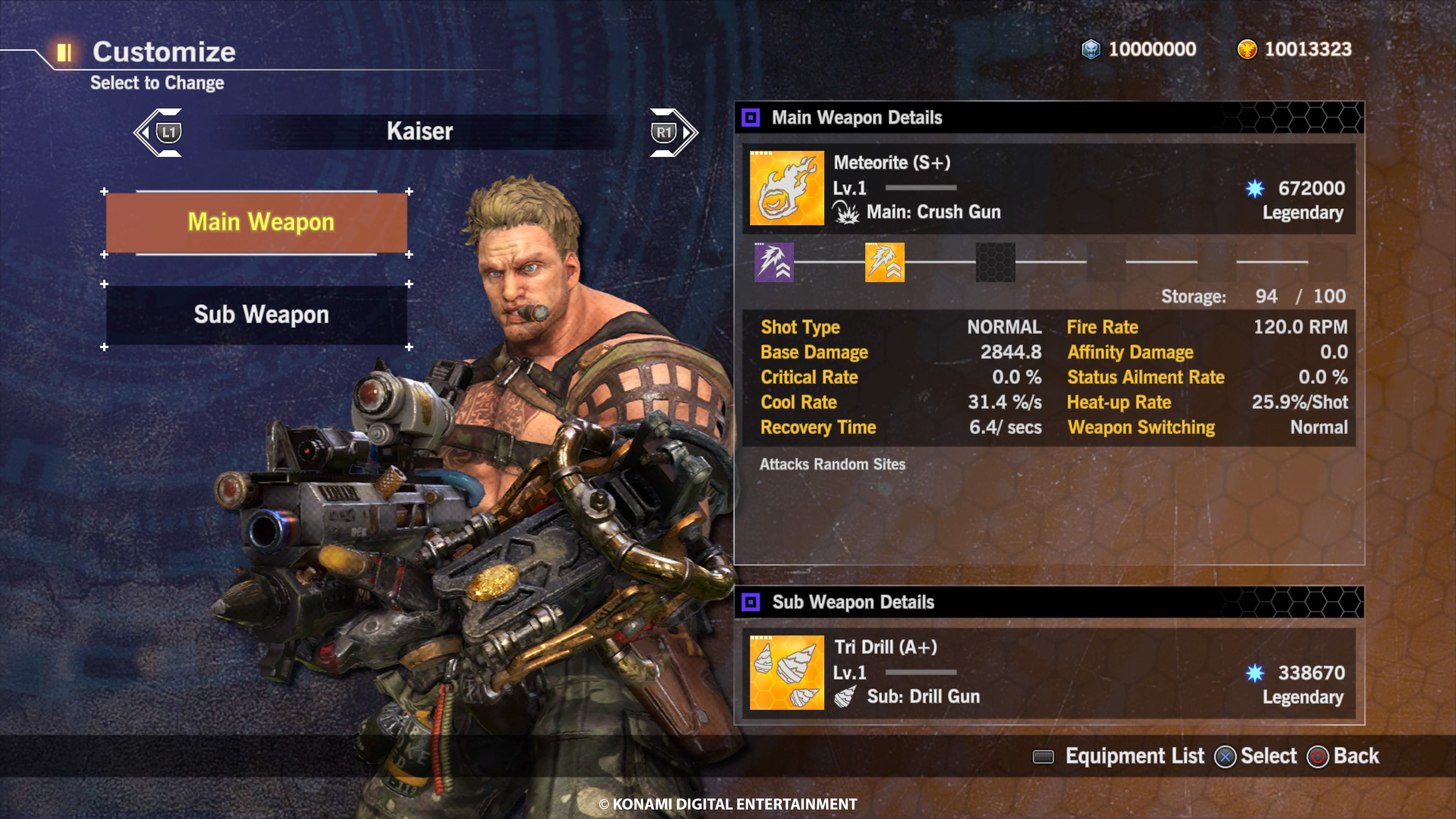Select the Meteorite (S+) weapon icon

click(786, 188)
